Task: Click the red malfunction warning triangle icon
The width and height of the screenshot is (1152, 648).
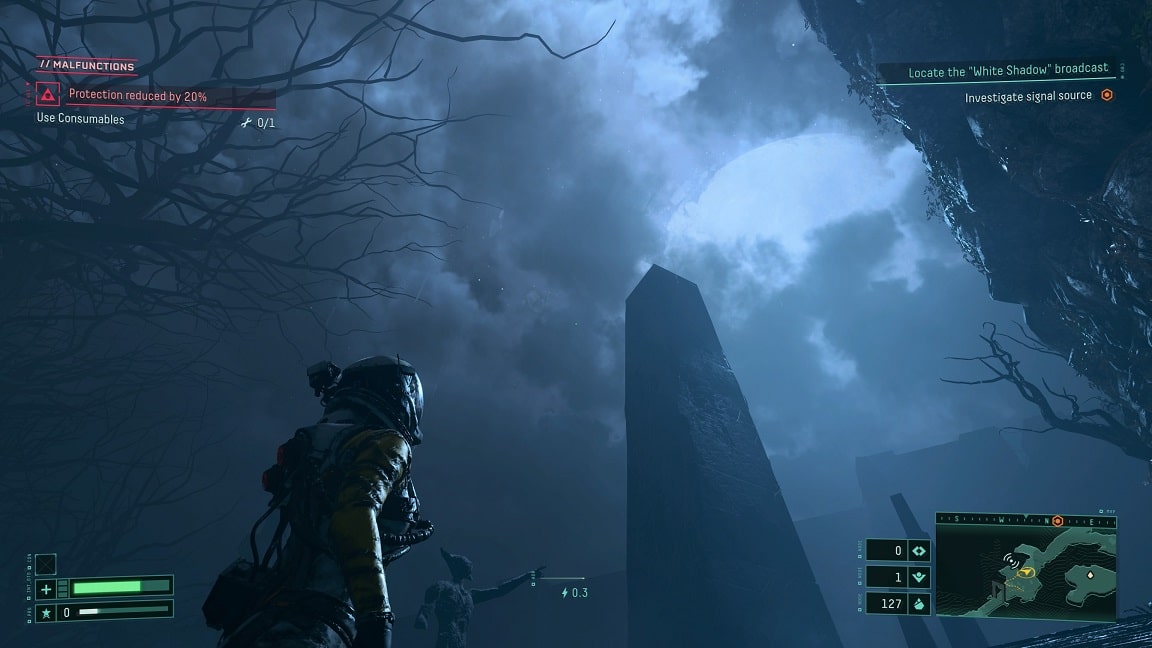Action: pos(47,95)
